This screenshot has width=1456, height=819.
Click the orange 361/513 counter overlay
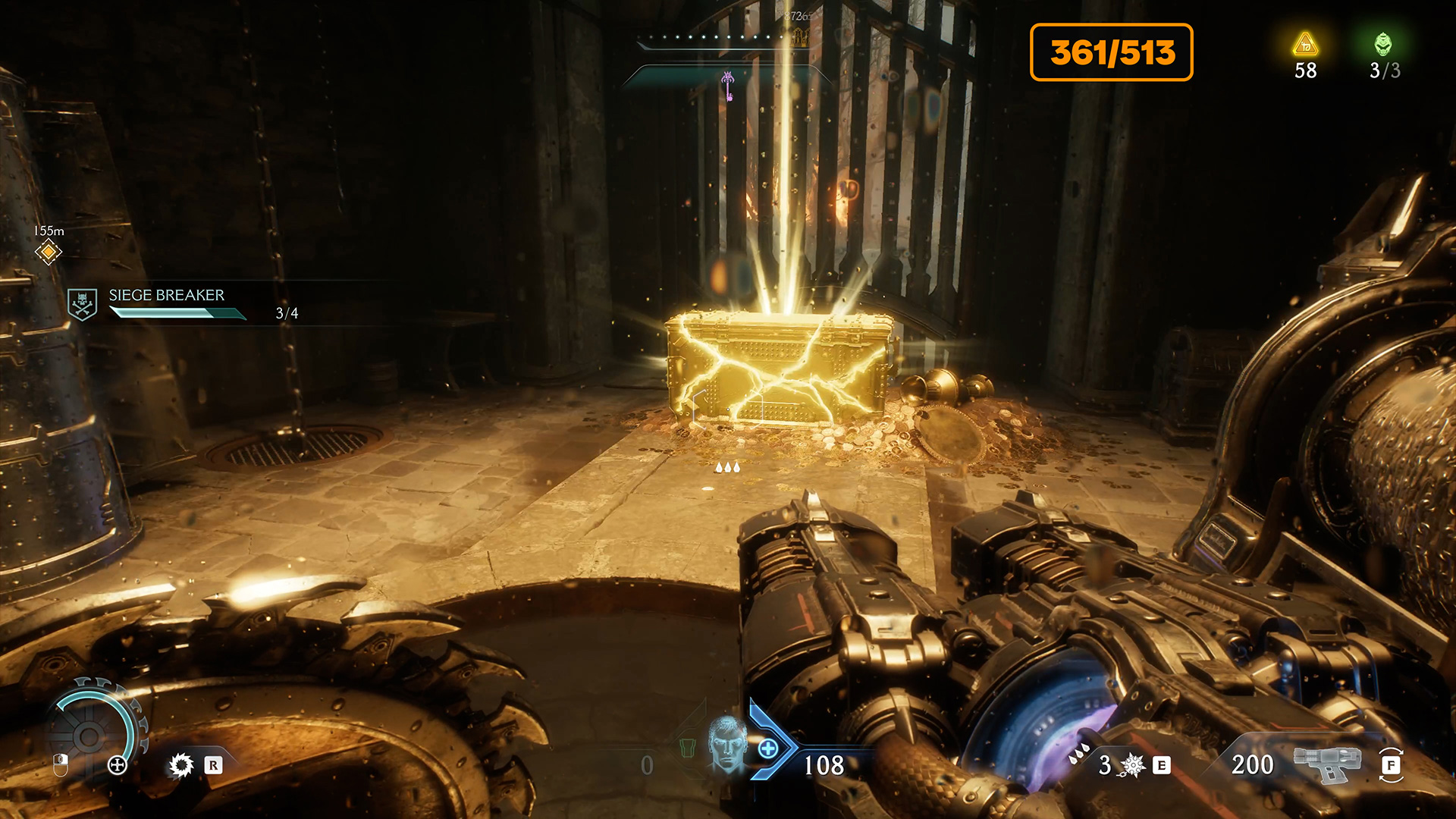point(1111,52)
